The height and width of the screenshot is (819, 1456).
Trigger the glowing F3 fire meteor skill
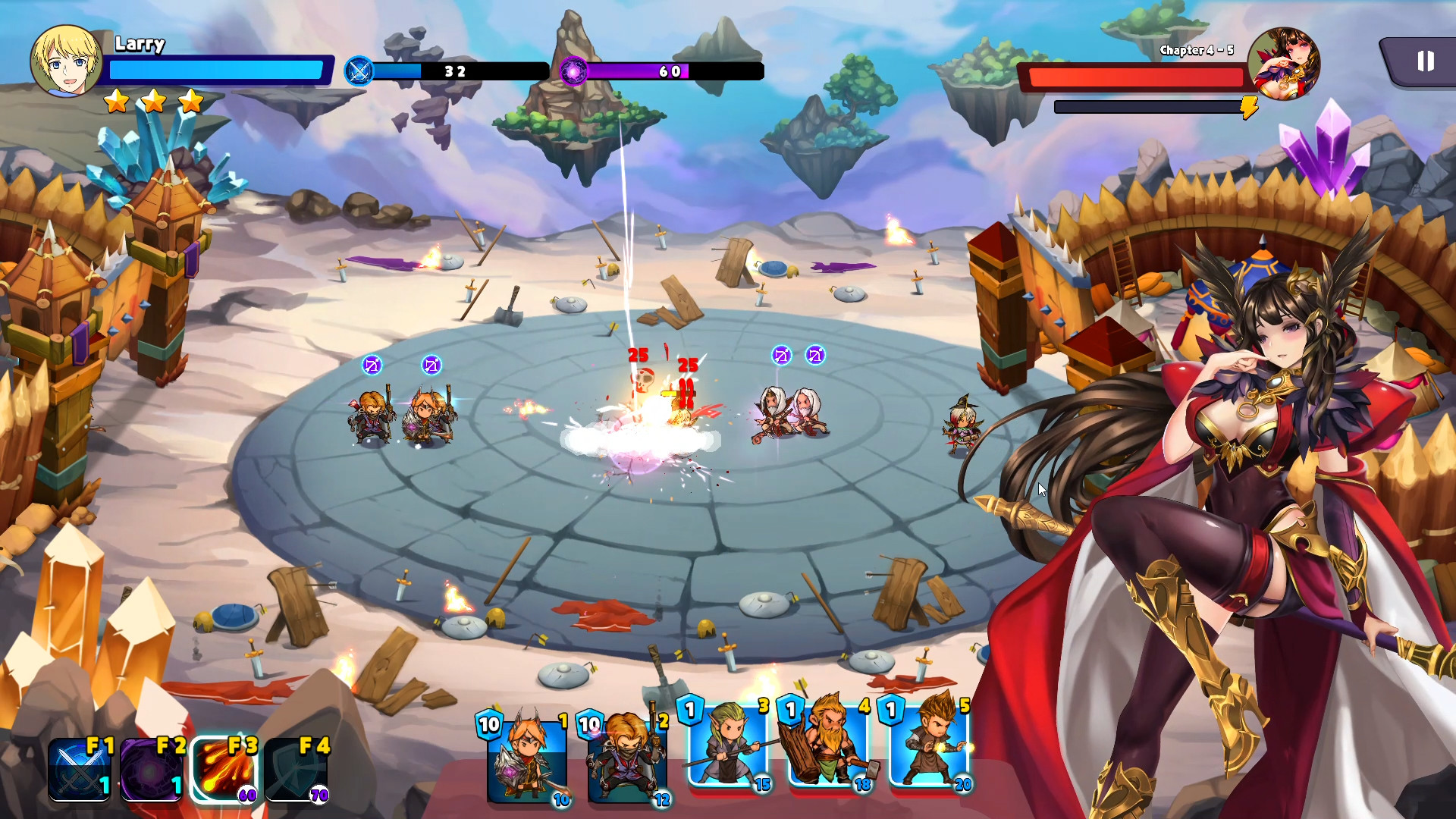point(223,770)
